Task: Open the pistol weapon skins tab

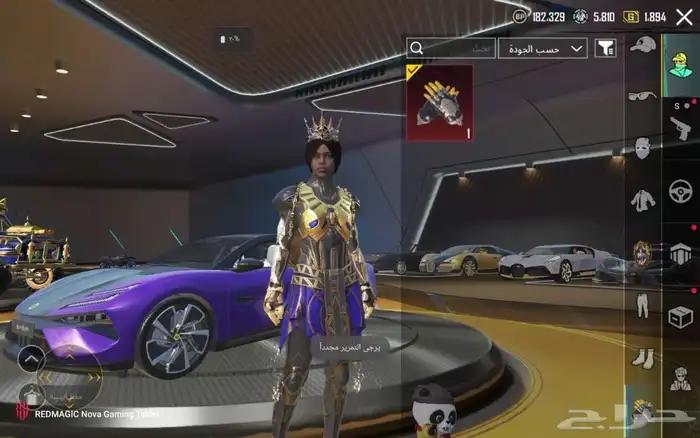Action: pos(681,126)
